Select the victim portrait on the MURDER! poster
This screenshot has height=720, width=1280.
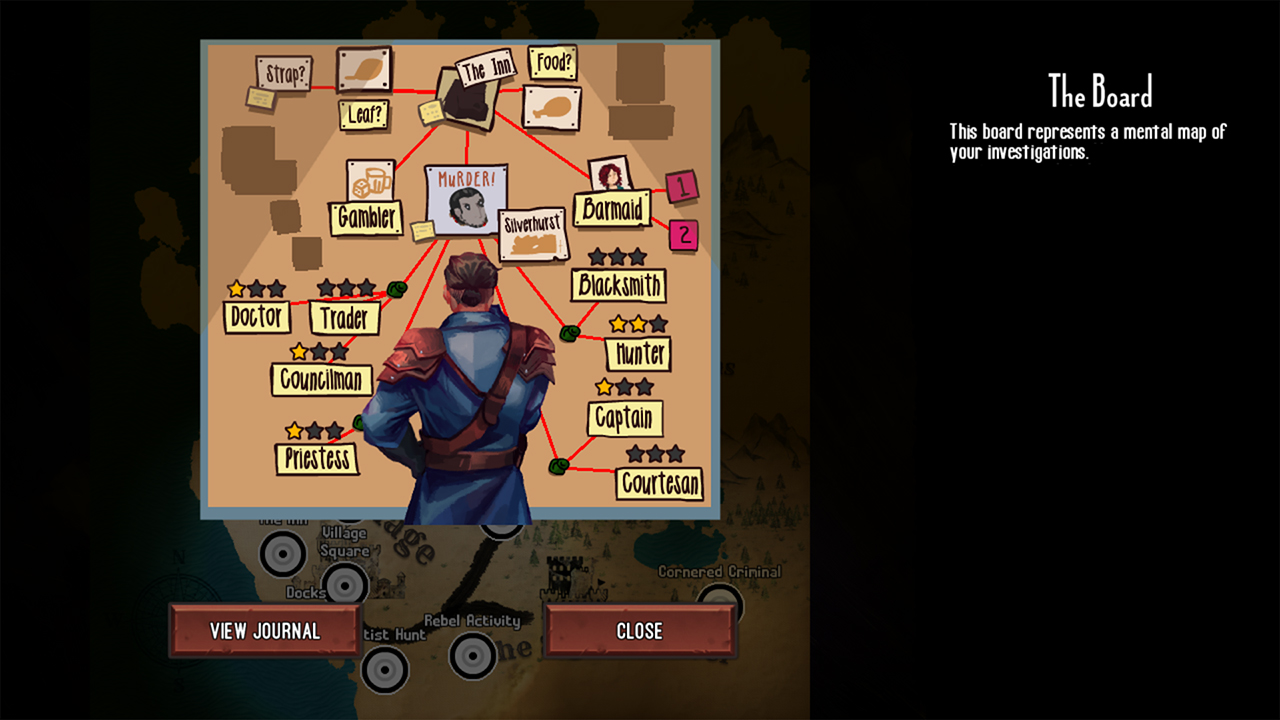(466, 208)
